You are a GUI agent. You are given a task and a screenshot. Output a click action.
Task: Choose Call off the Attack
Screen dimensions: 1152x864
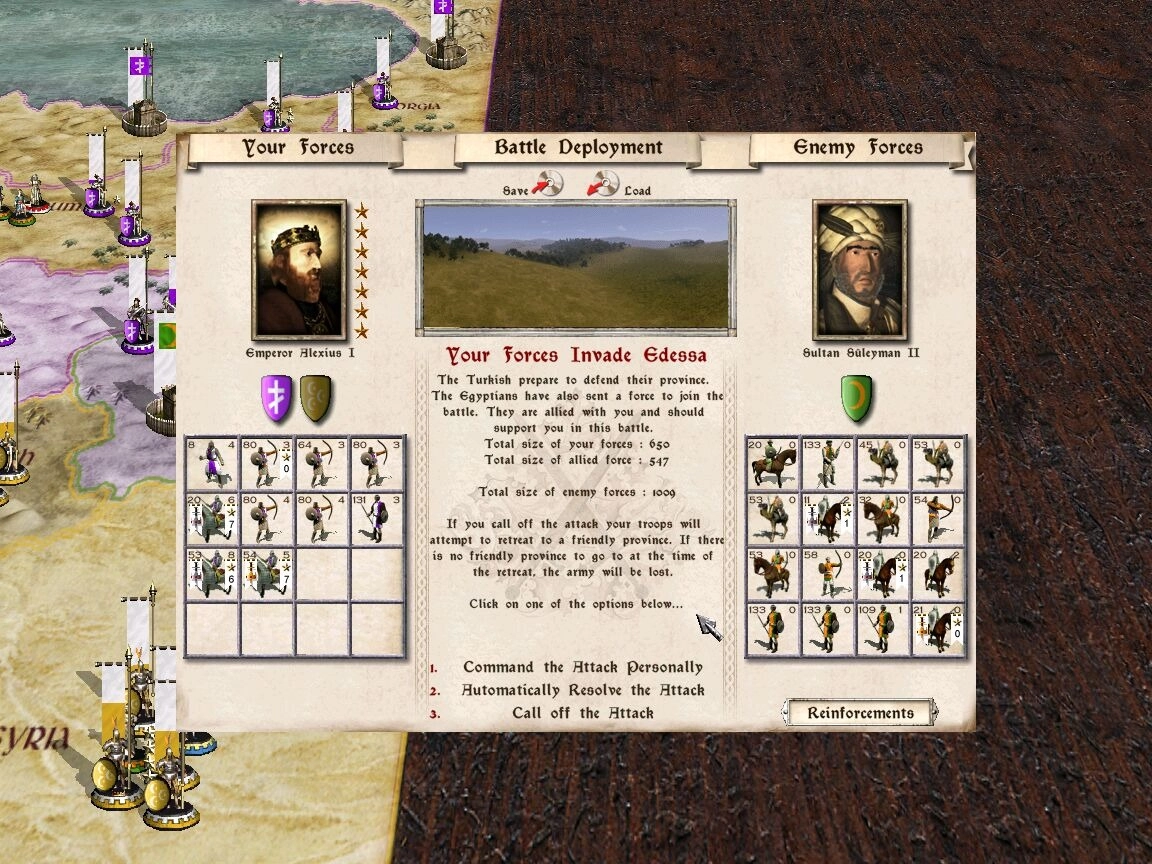pos(583,713)
